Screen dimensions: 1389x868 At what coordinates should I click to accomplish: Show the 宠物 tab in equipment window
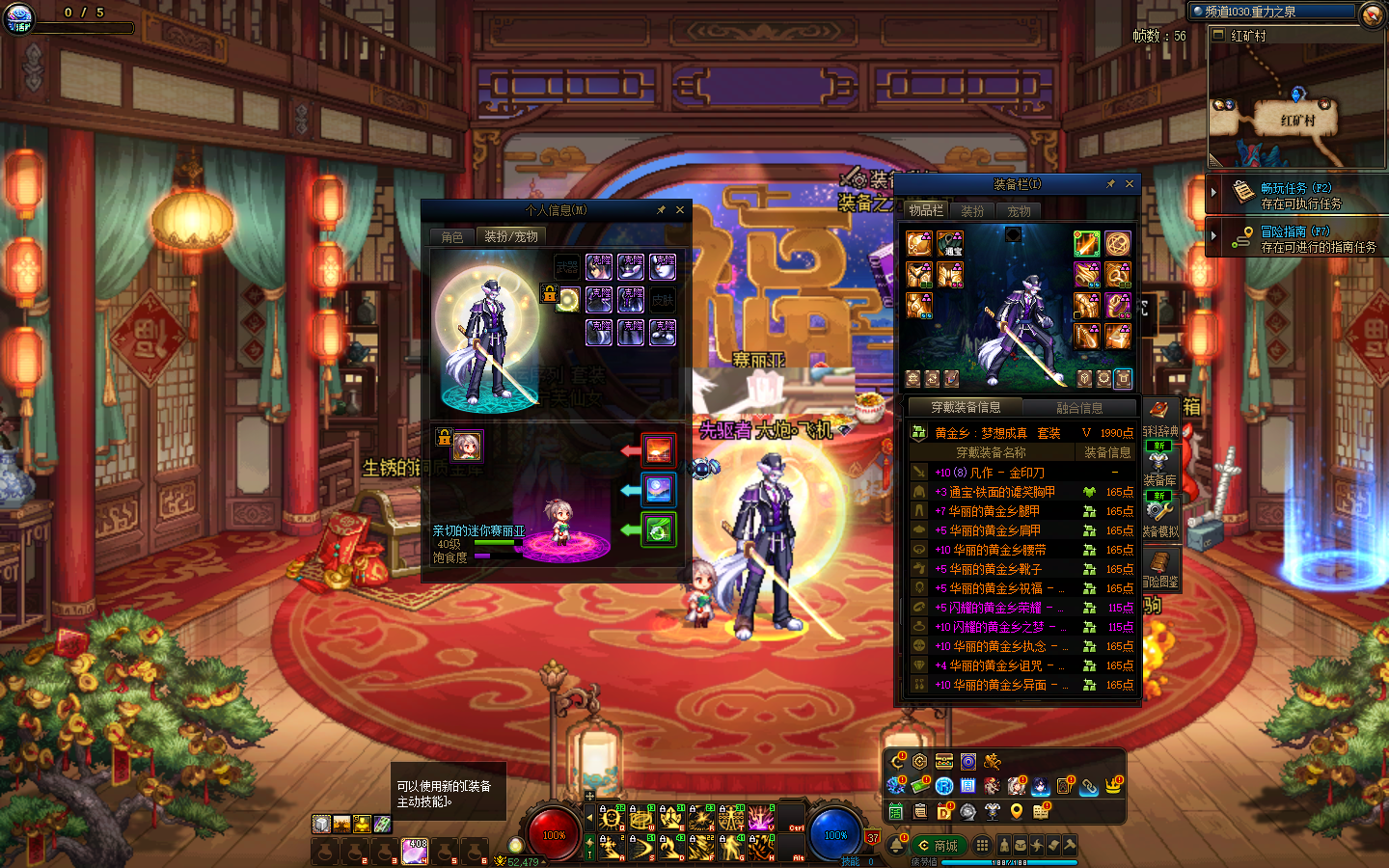coord(1019,211)
